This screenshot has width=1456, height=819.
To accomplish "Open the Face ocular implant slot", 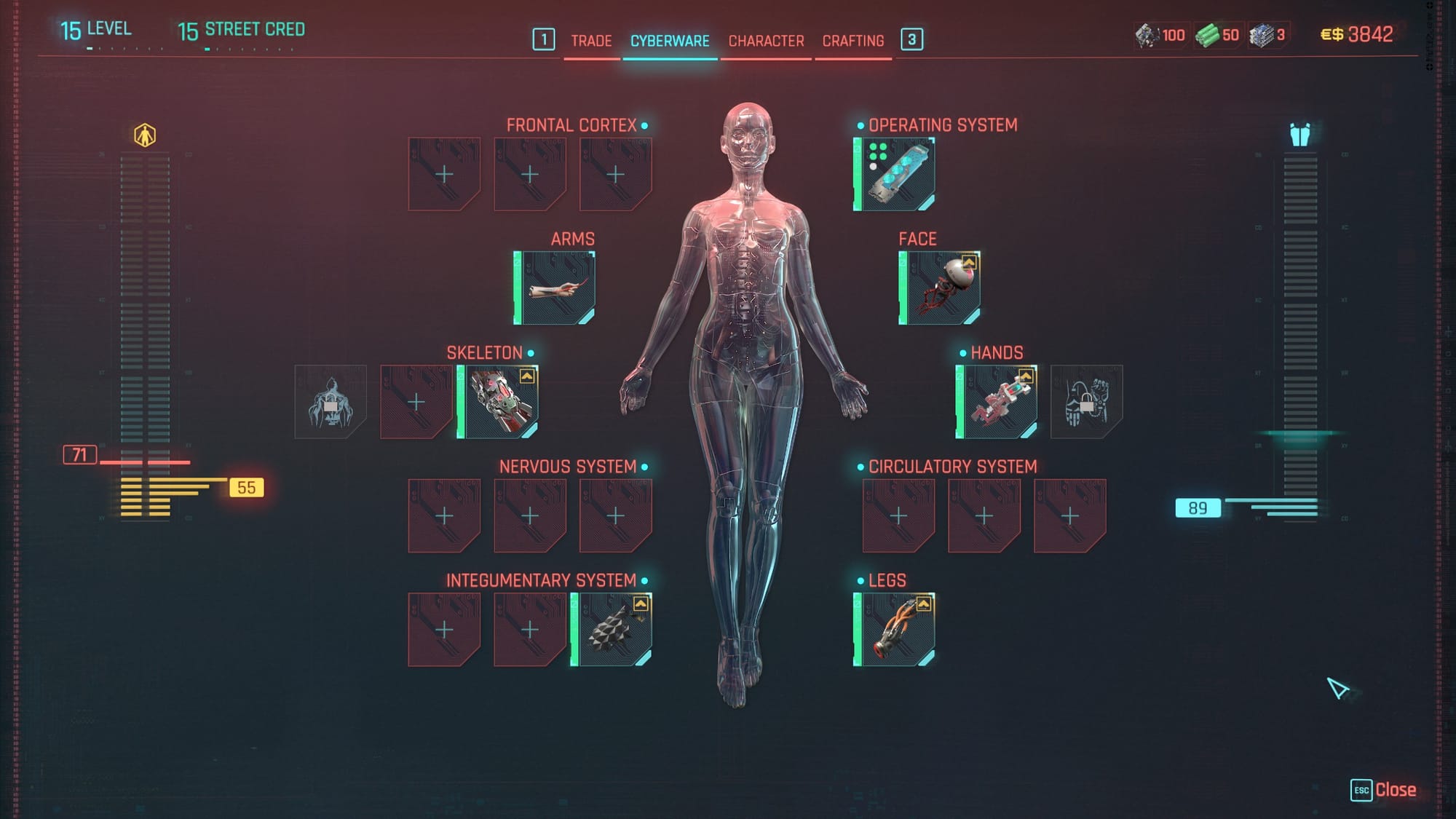I will click(940, 288).
